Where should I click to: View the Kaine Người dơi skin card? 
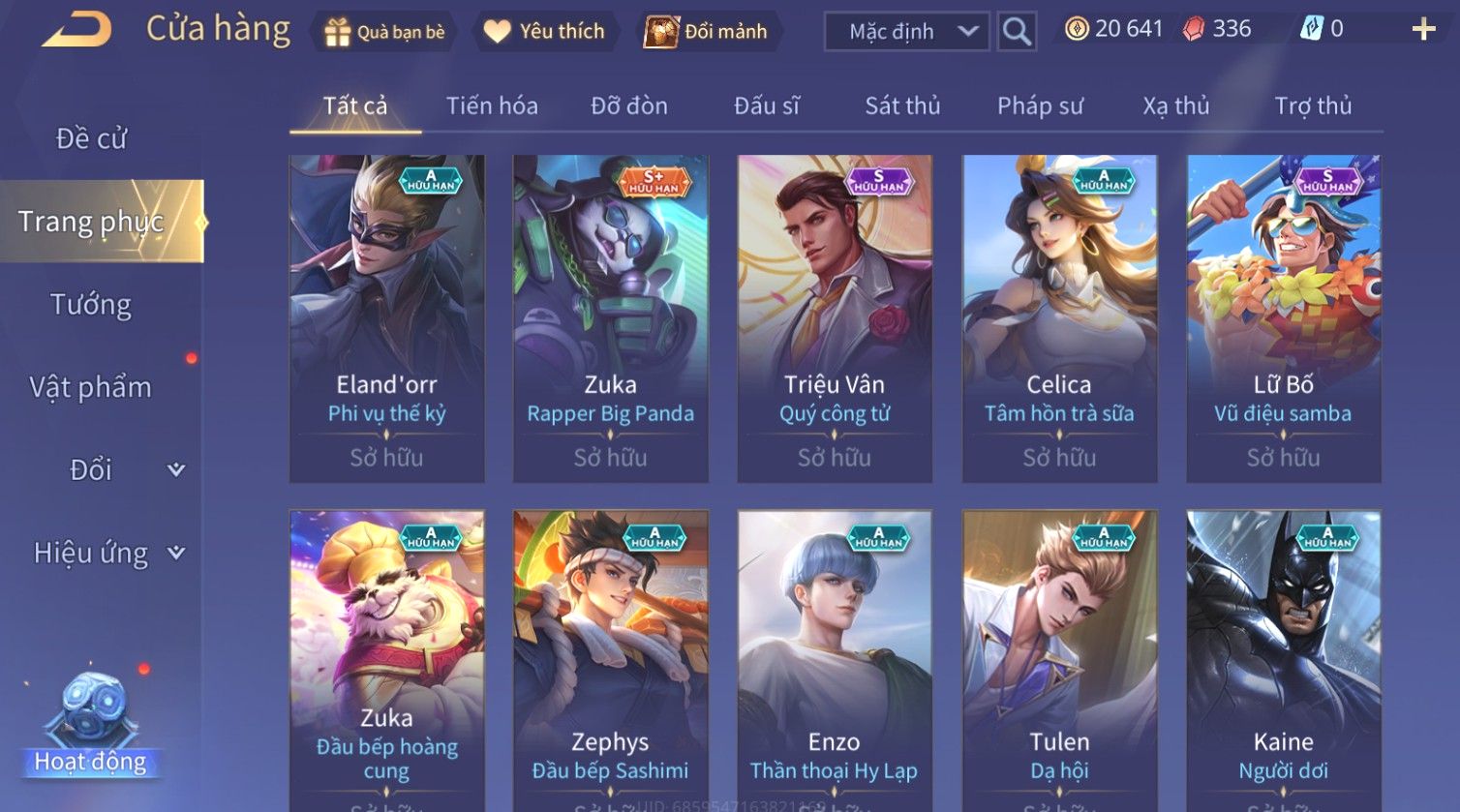tap(1283, 660)
